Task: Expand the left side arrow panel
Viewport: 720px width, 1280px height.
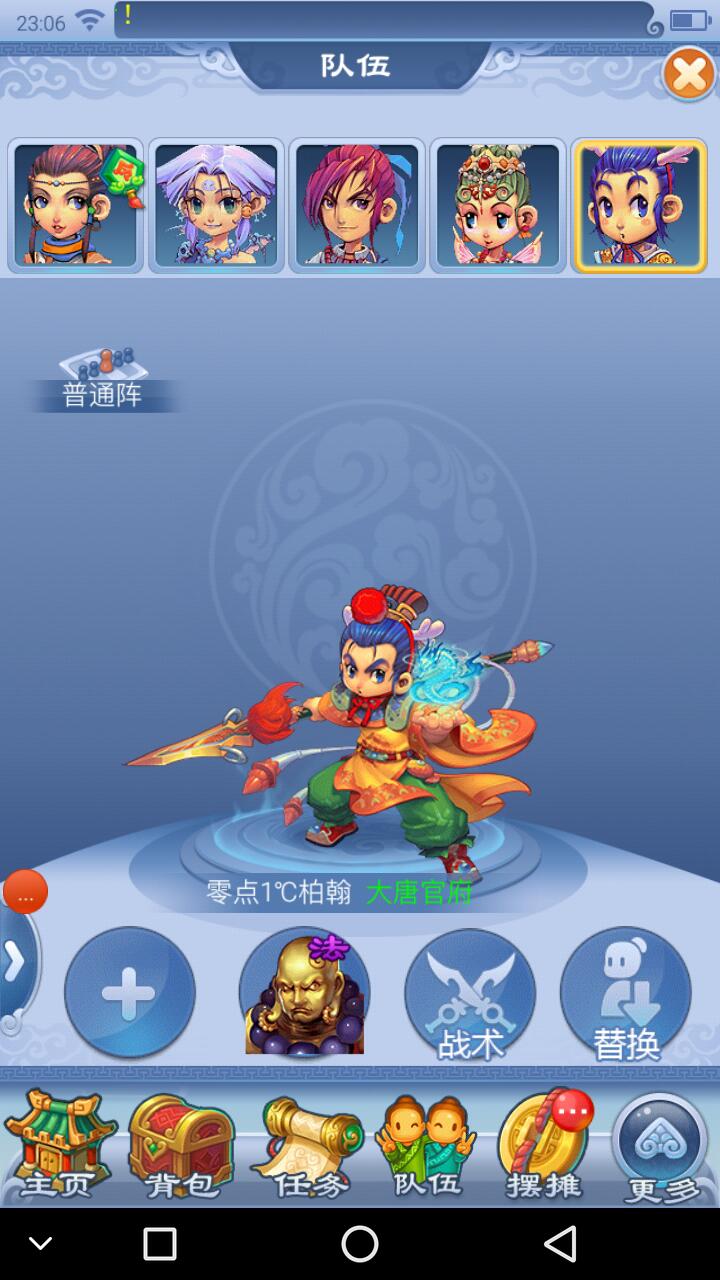Action: pyautogui.click(x=14, y=962)
